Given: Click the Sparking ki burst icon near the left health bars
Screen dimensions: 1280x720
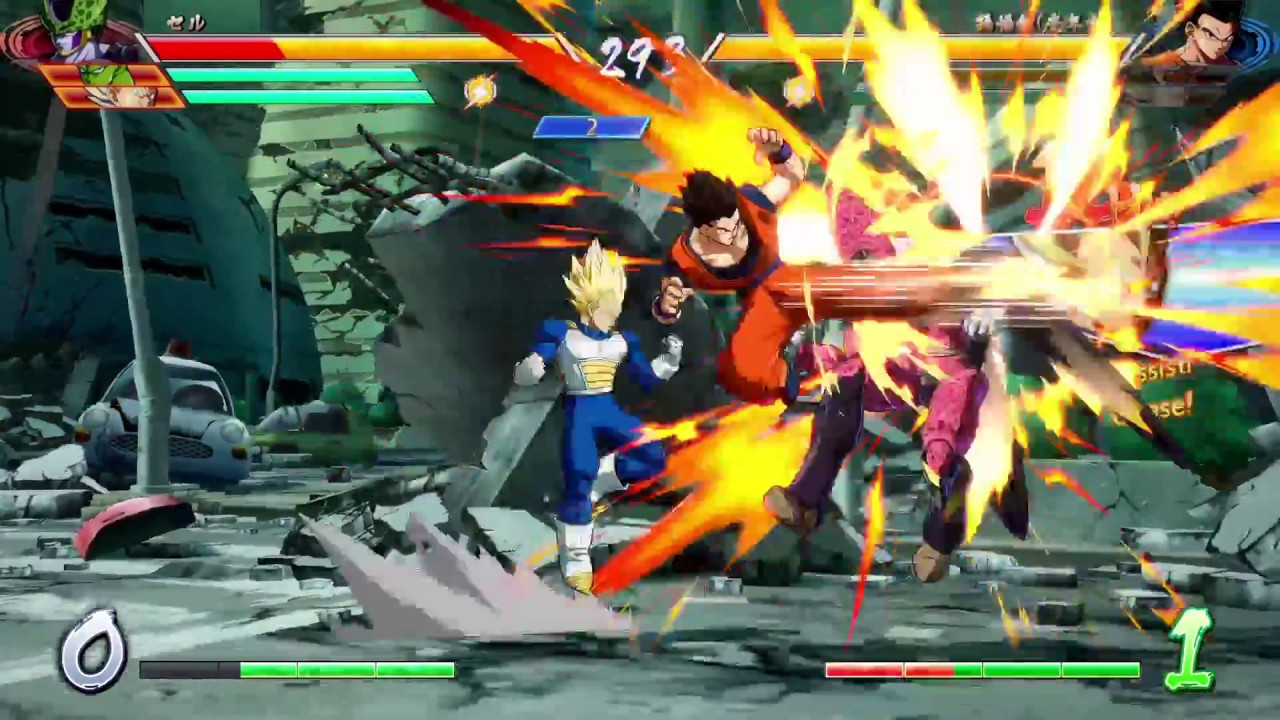Looking at the screenshot, I should (480, 91).
